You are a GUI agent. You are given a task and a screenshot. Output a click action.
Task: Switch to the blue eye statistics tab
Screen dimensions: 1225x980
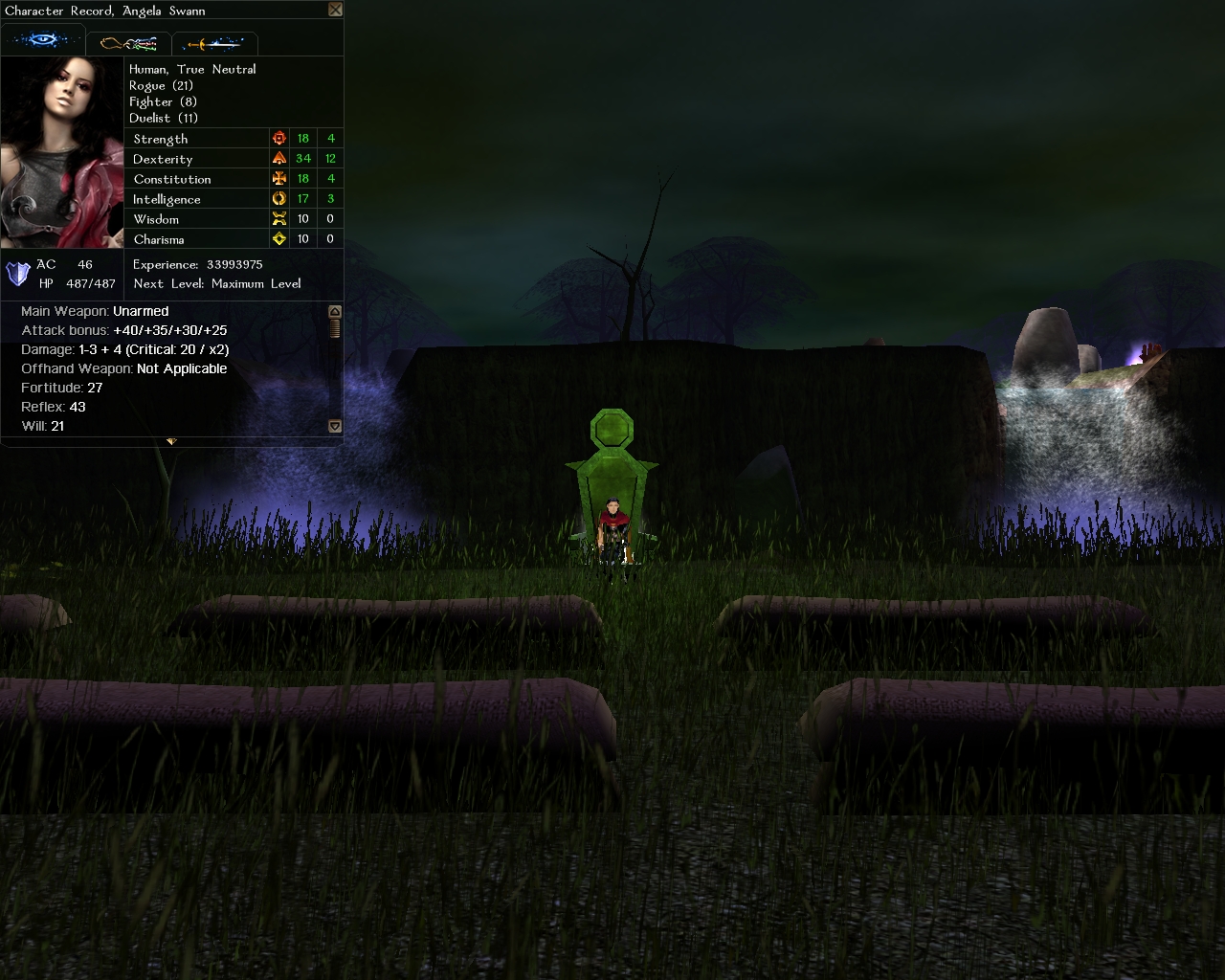pyautogui.click(x=43, y=41)
